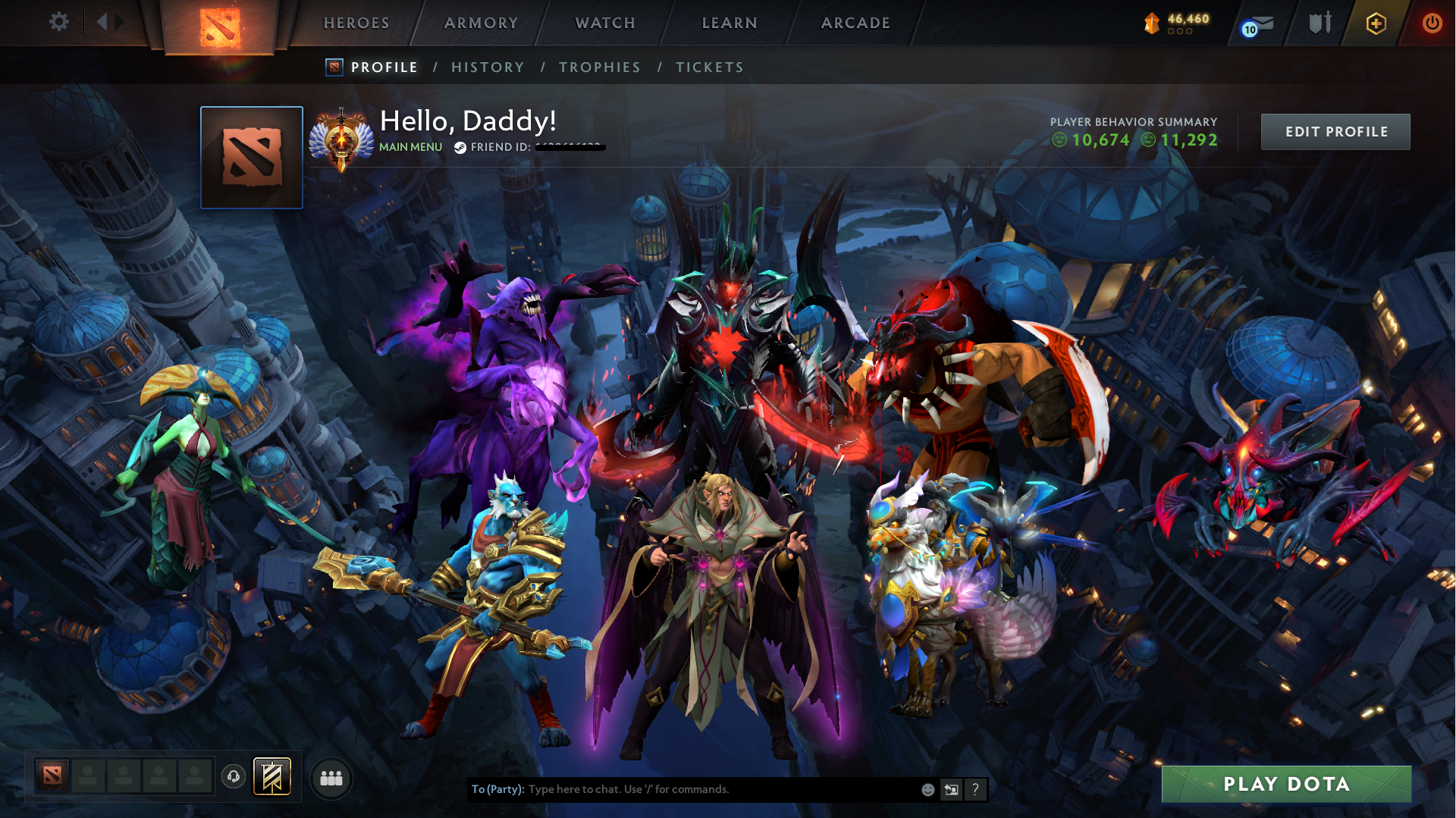Screen dimensions: 1456x818
Task: Click the emoticon smiley in chat bar
Action: point(927,789)
